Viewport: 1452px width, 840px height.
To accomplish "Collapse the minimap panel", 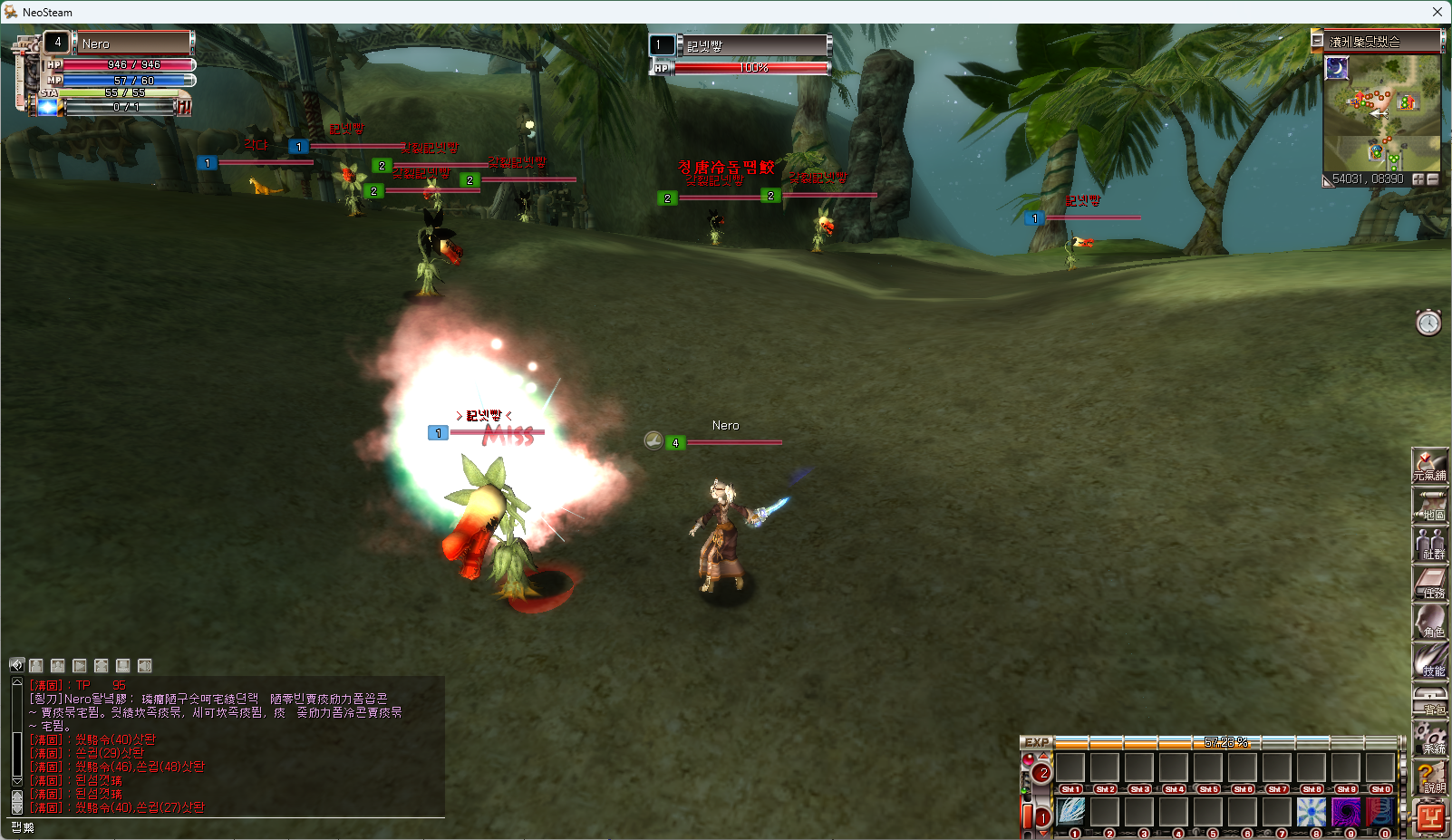I will [x=1317, y=41].
